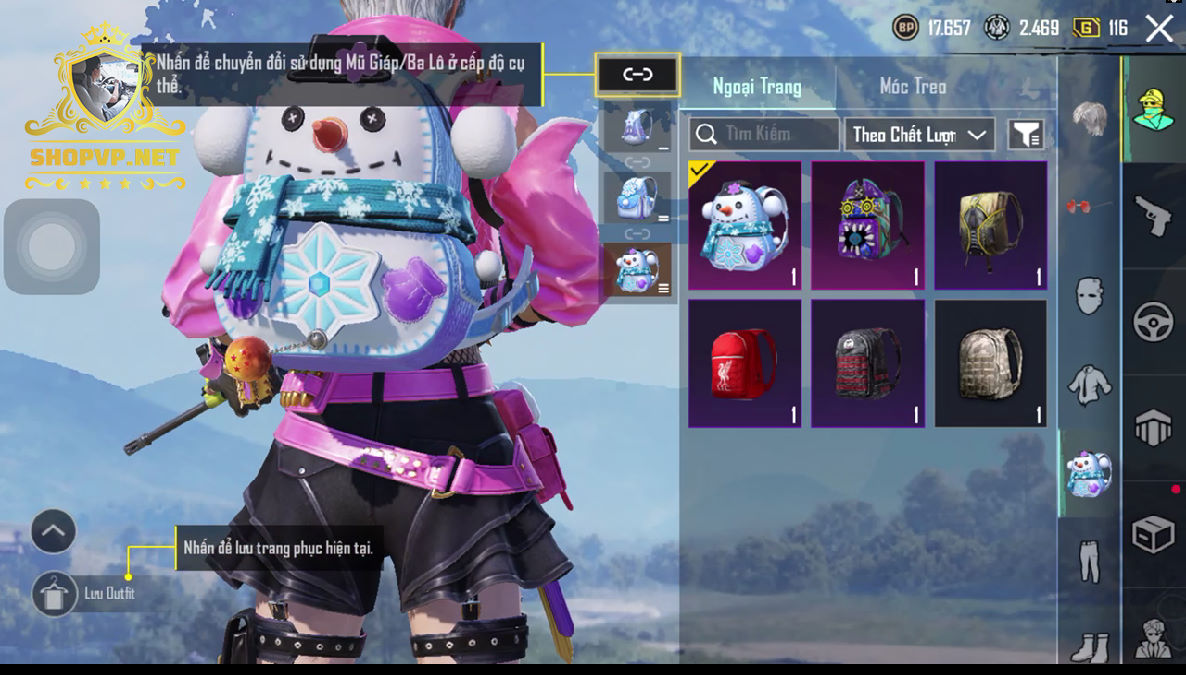This screenshot has width=1186, height=675.
Task: Pick the red Liverpool backpack skin
Action: point(744,363)
